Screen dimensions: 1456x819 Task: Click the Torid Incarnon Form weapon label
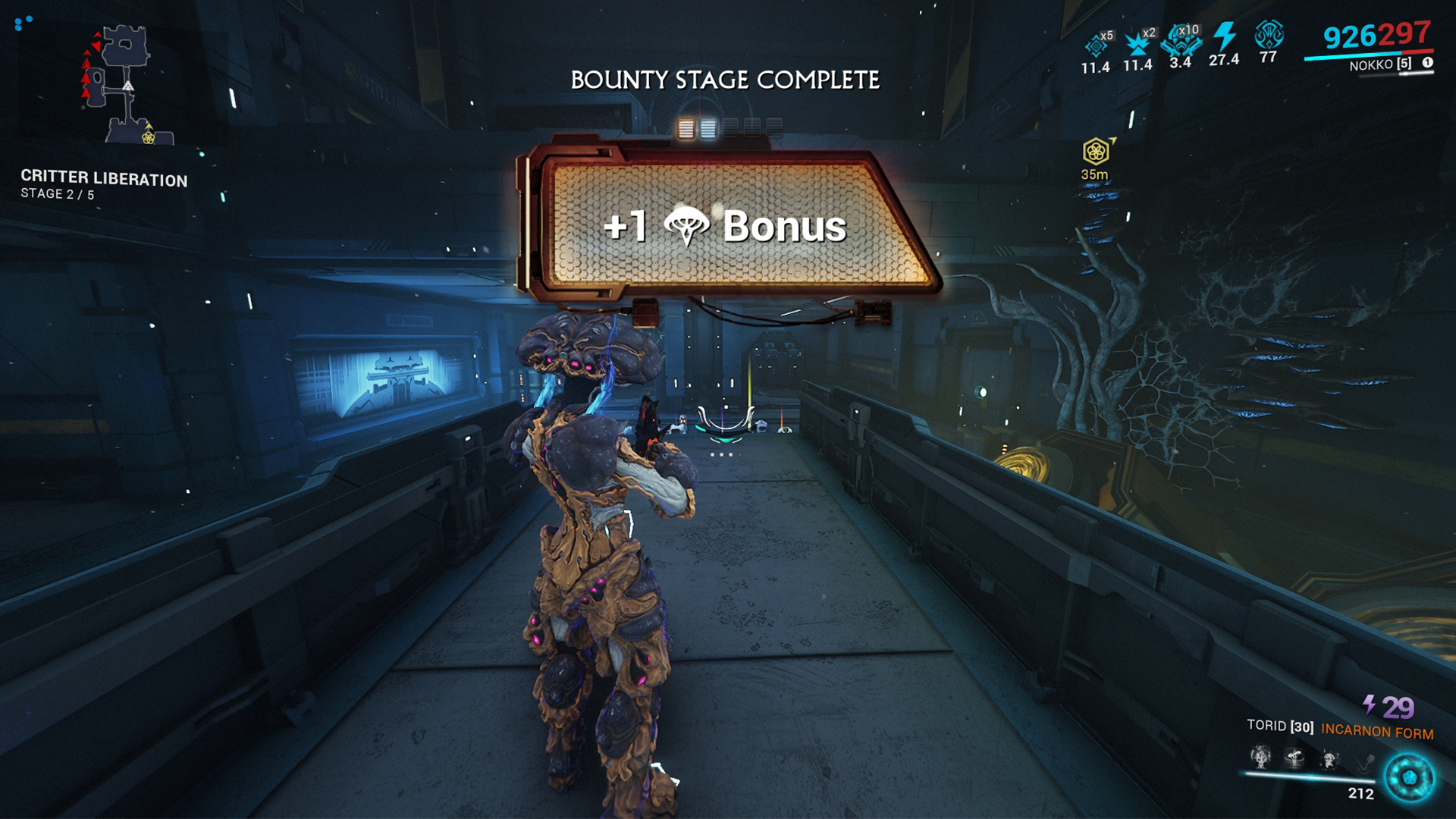coord(1339,729)
